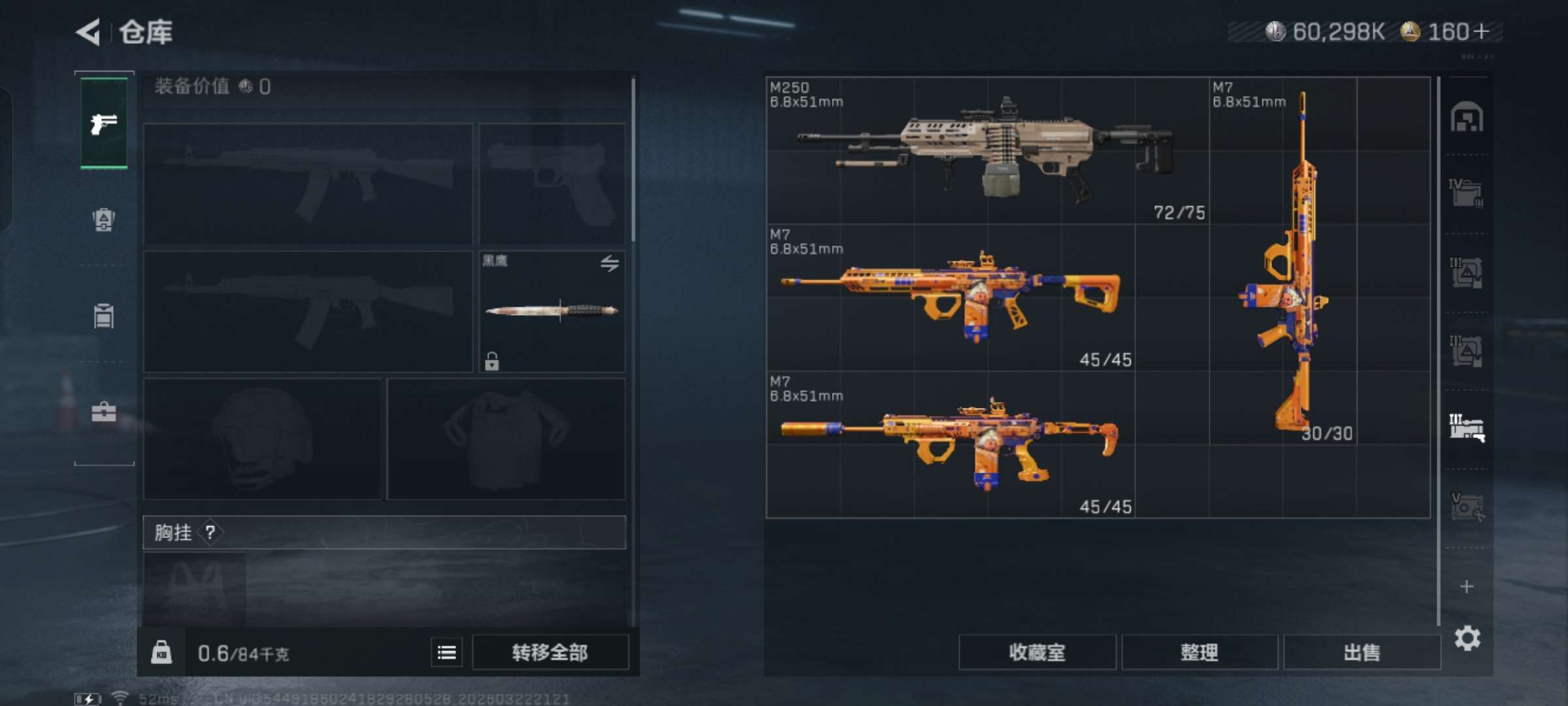This screenshot has height=706, width=1568.
Task: Open the 收藏室 collection room
Action: point(1037,652)
